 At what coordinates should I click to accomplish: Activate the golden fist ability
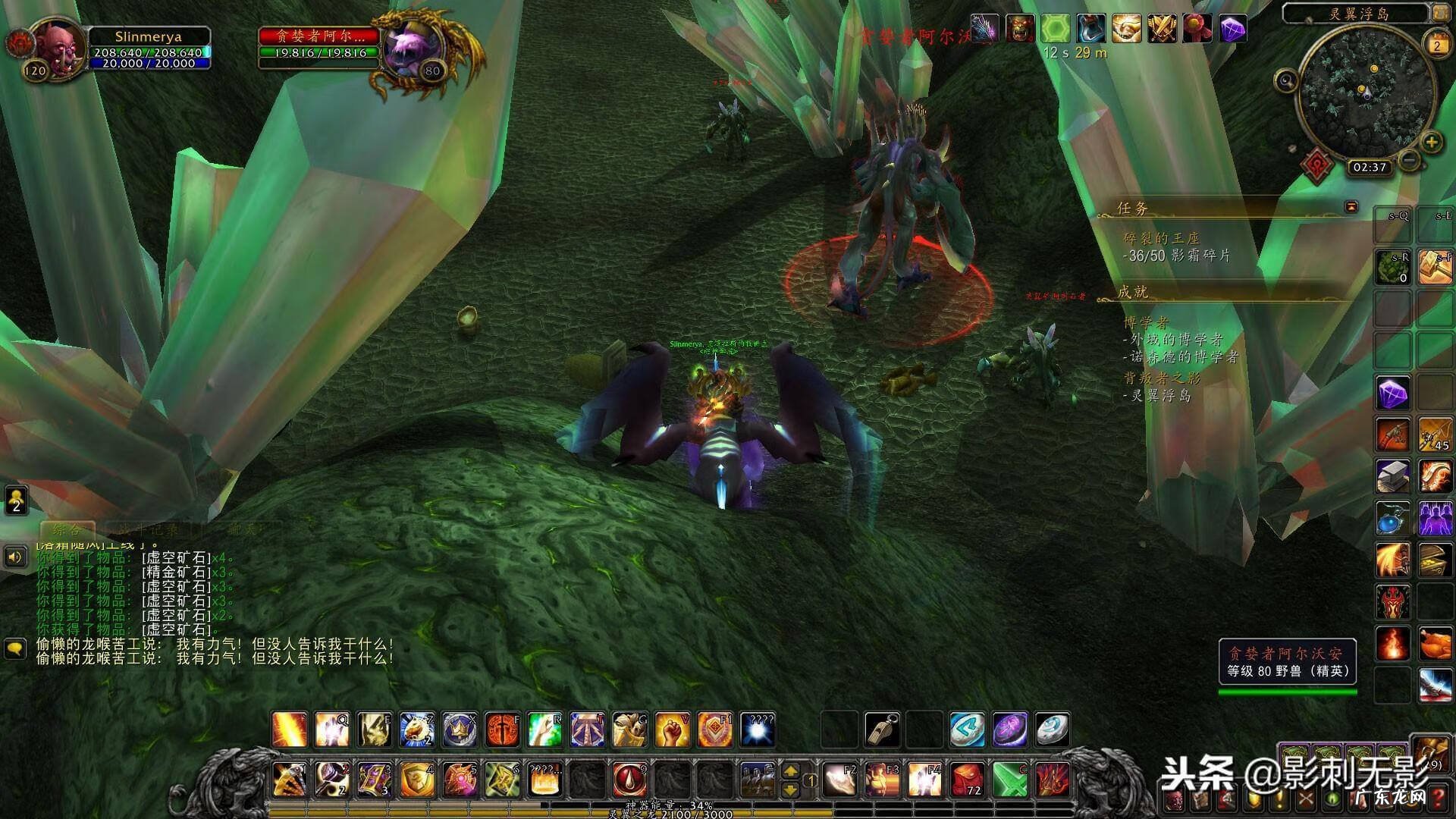[x=672, y=730]
